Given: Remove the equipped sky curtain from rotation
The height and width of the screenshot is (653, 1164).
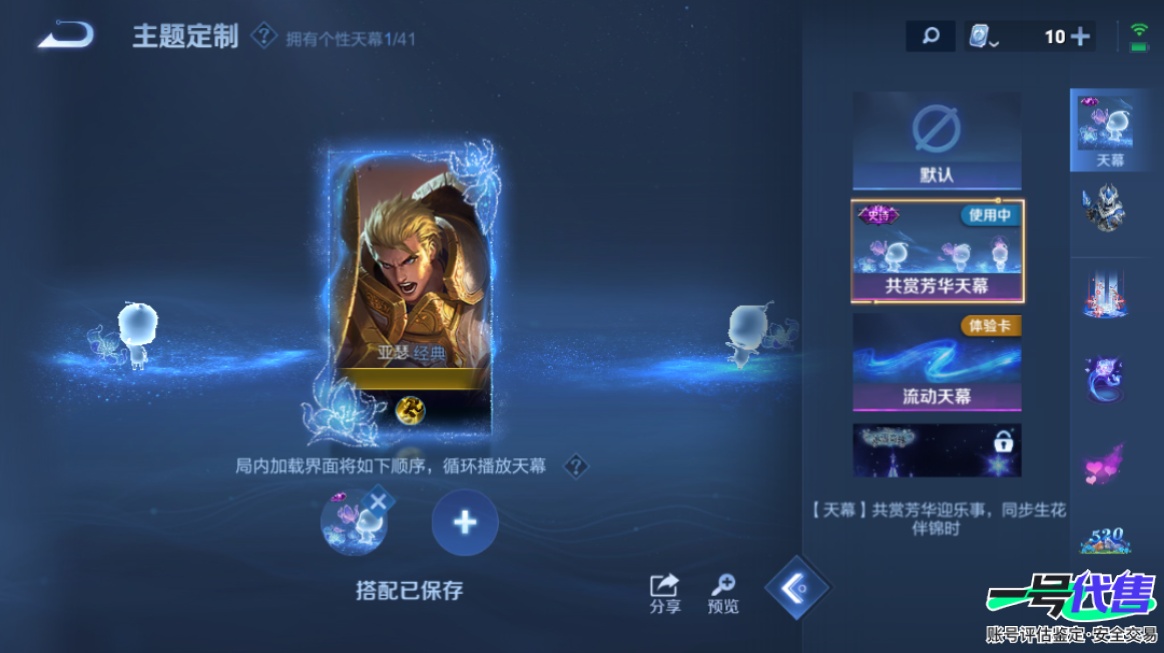Looking at the screenshot, I should (x=378, y=502).
